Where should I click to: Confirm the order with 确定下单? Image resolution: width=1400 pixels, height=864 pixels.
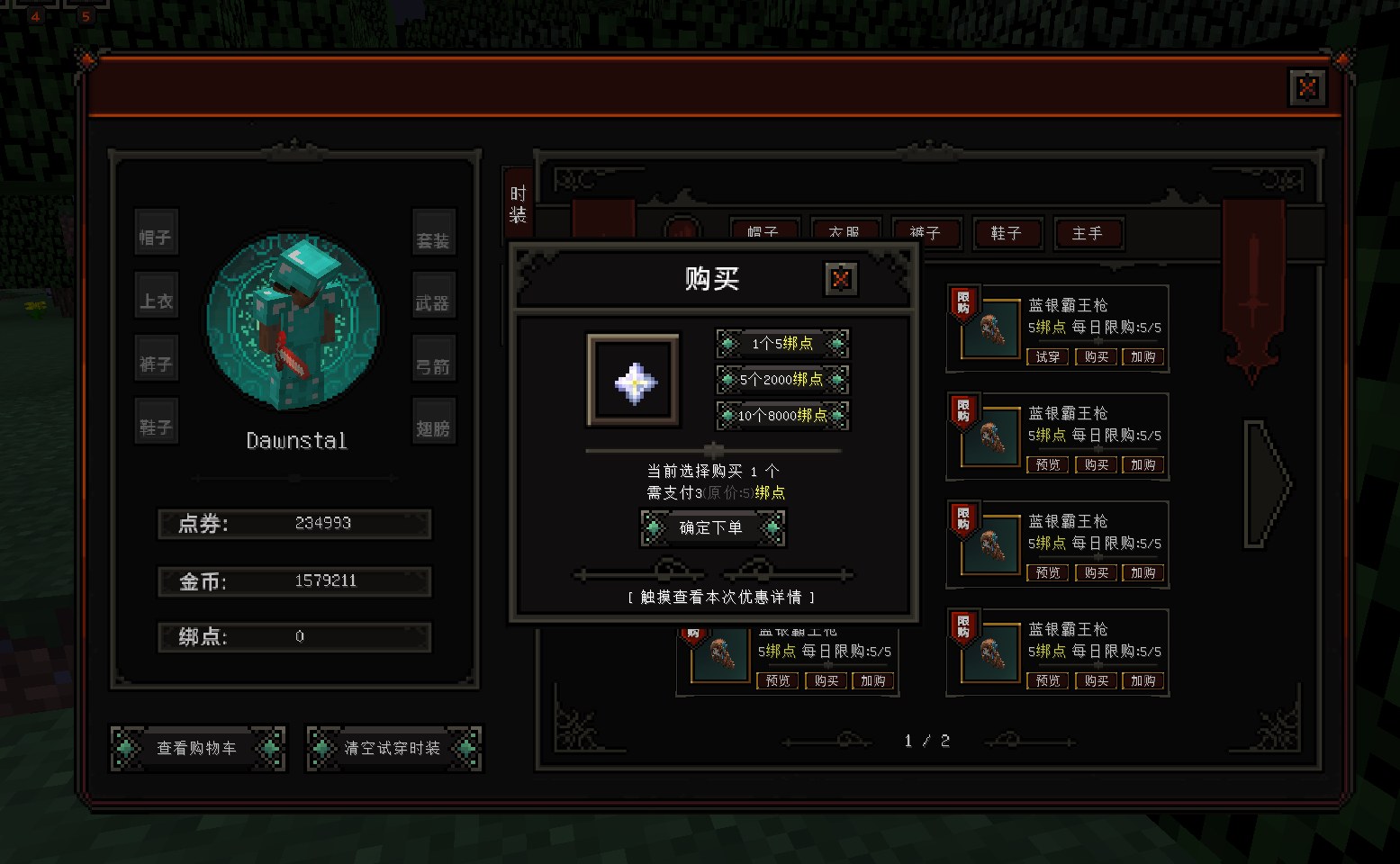[x=711, y=528]
